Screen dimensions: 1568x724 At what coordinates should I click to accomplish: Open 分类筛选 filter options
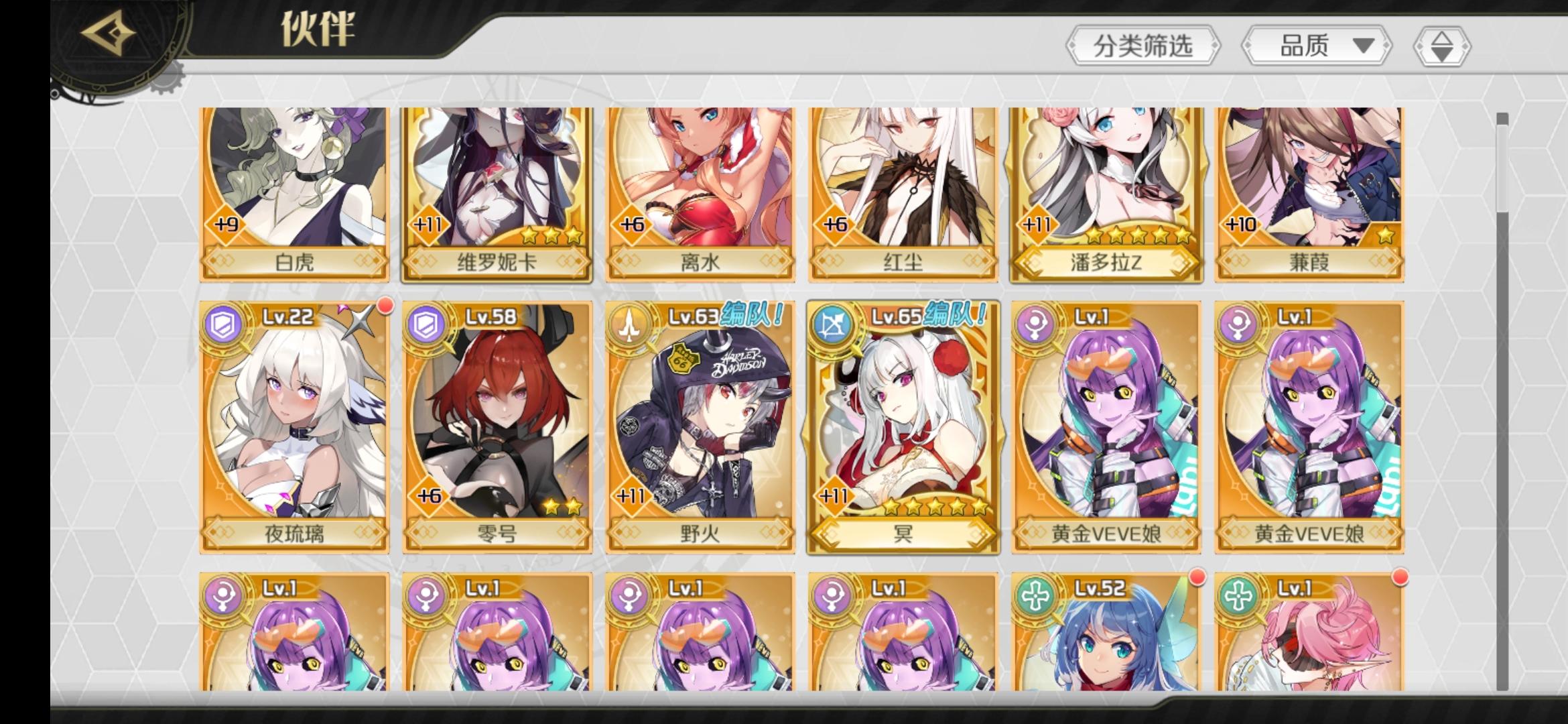click(x=1143, y=46)
